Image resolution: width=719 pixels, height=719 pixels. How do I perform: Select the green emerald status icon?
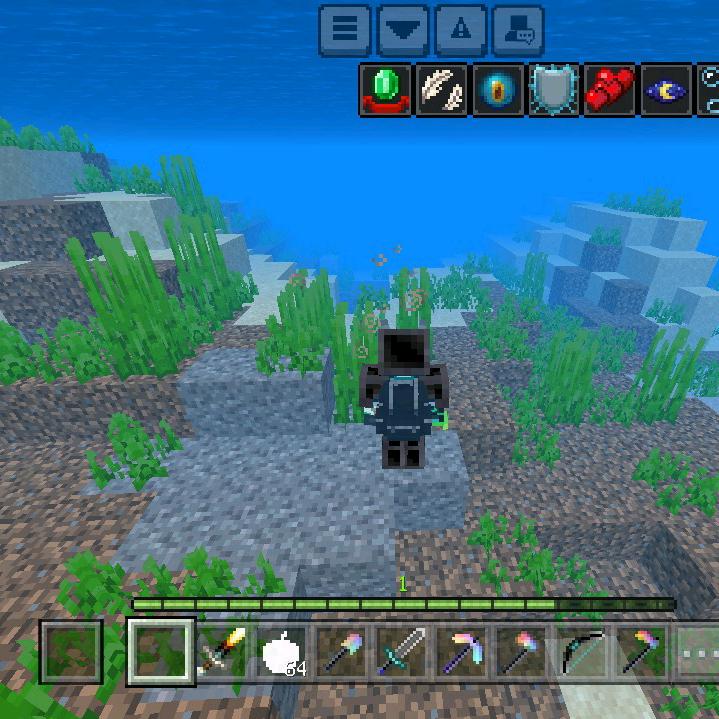point(386,90)
